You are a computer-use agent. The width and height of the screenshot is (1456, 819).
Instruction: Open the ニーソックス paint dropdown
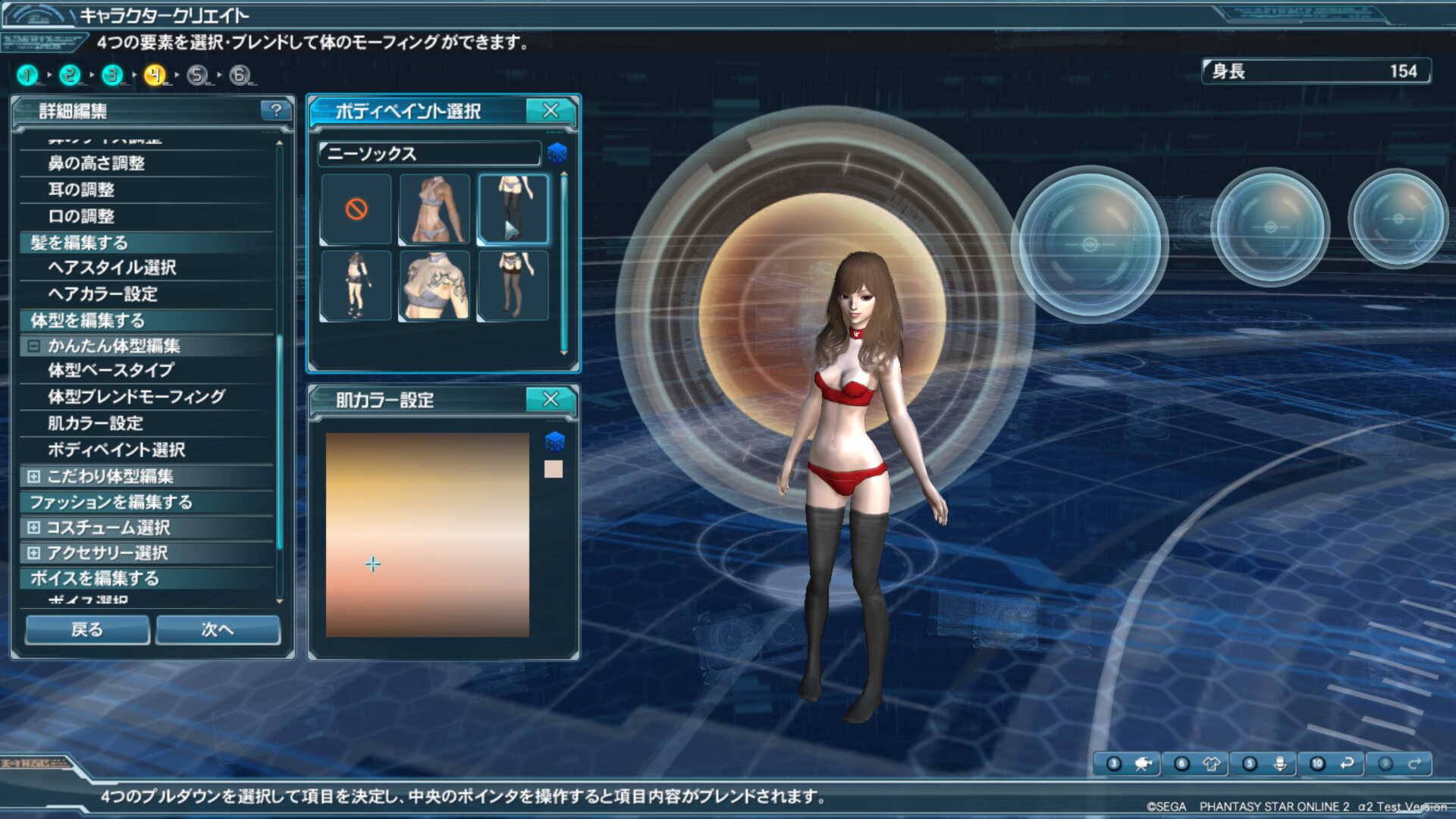pyautogui.click(x=429, y=154)
